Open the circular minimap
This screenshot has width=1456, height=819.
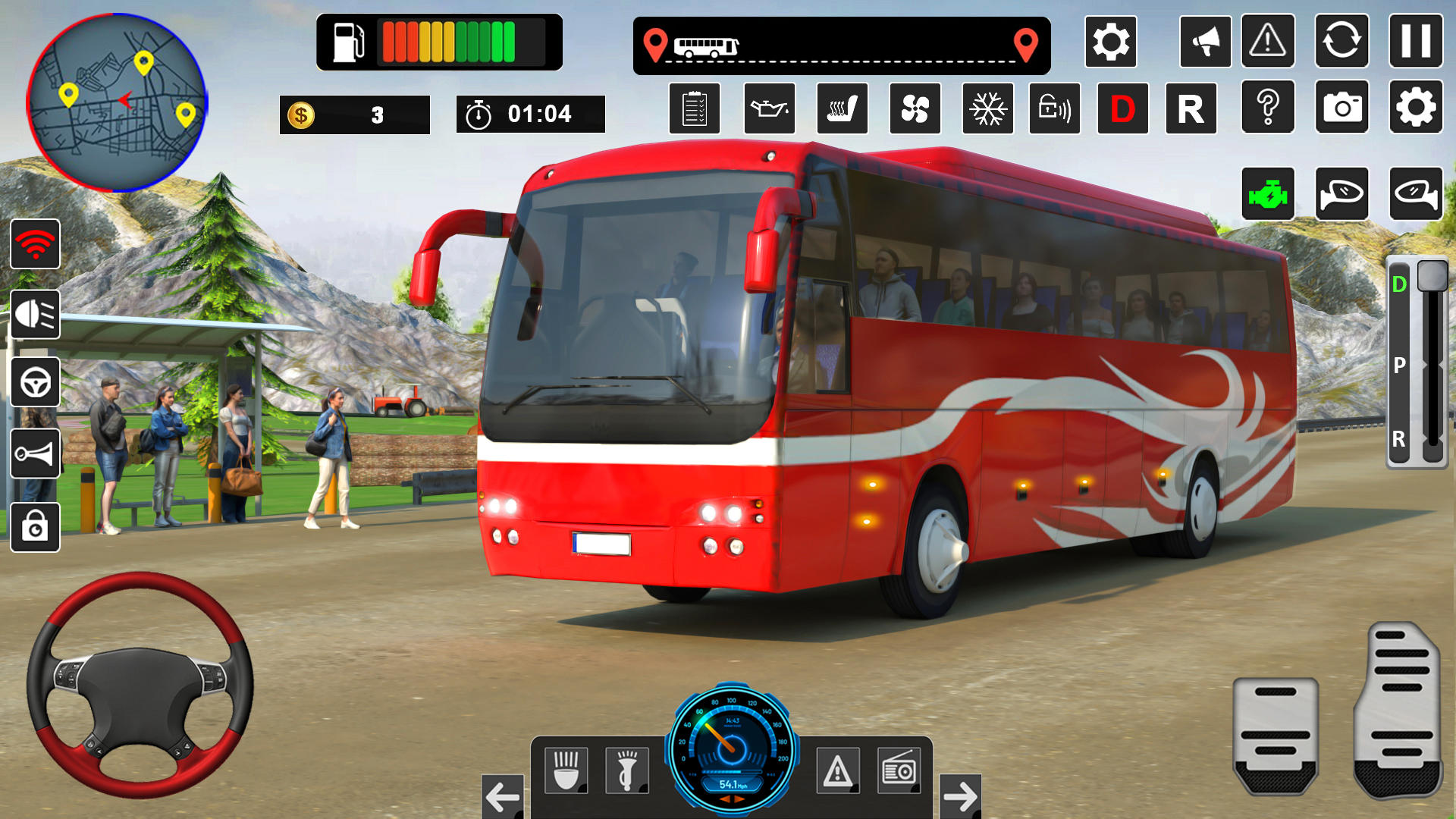coord(117,102)
